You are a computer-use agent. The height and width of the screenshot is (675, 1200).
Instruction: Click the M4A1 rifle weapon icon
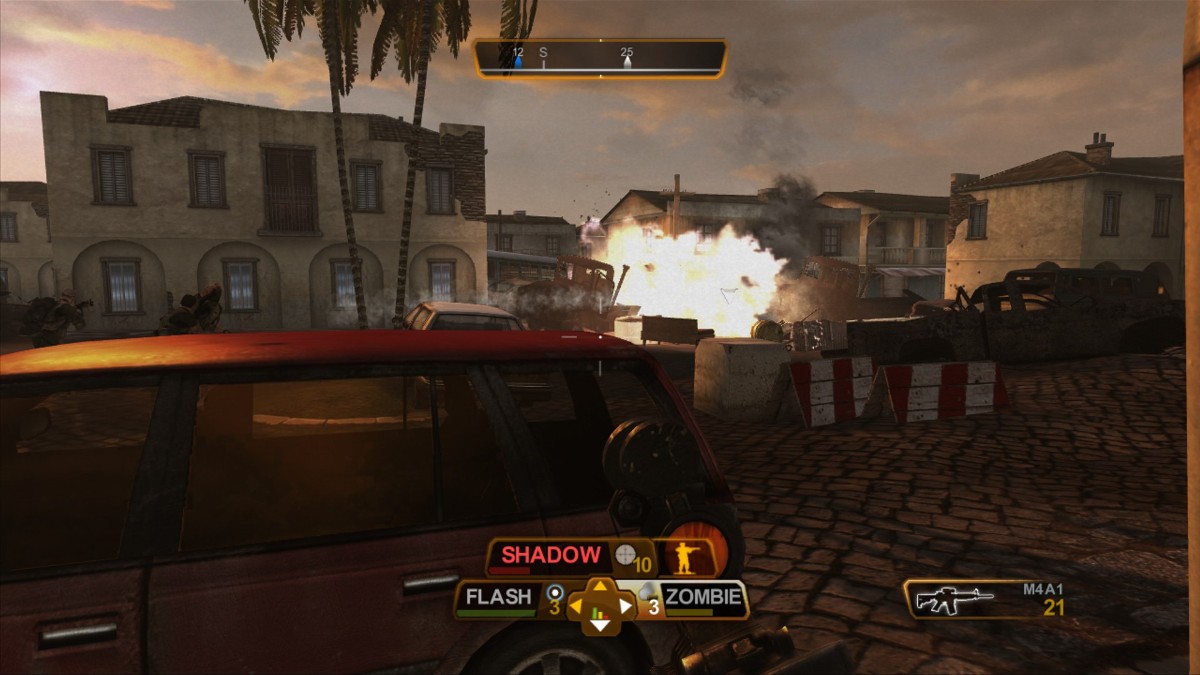point(955,600)
